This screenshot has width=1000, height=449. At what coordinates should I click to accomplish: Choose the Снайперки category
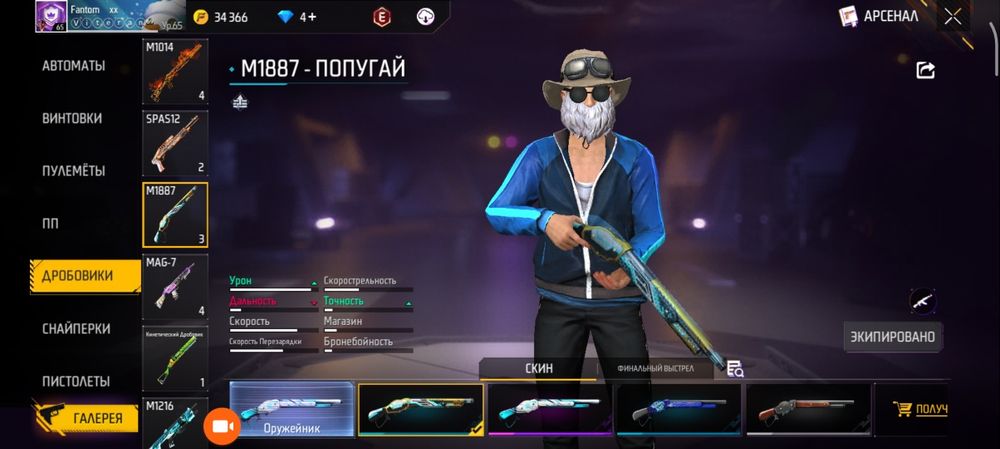click(x=76, y=329)
